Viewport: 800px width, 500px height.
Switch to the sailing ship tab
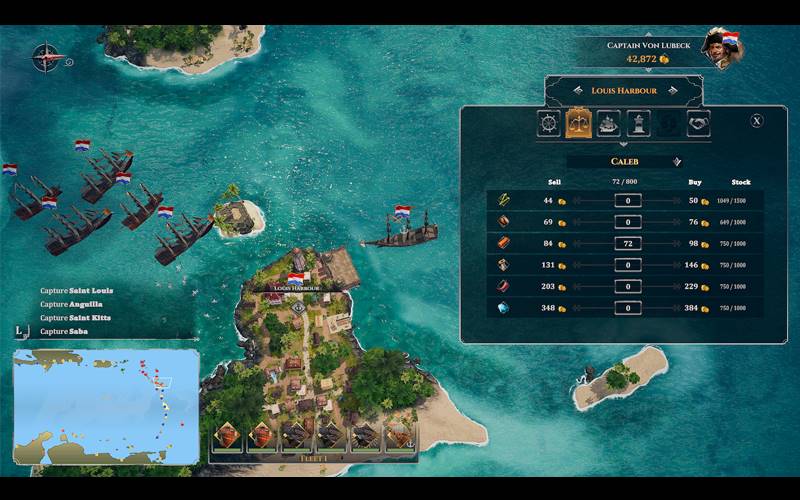point(608,123)
